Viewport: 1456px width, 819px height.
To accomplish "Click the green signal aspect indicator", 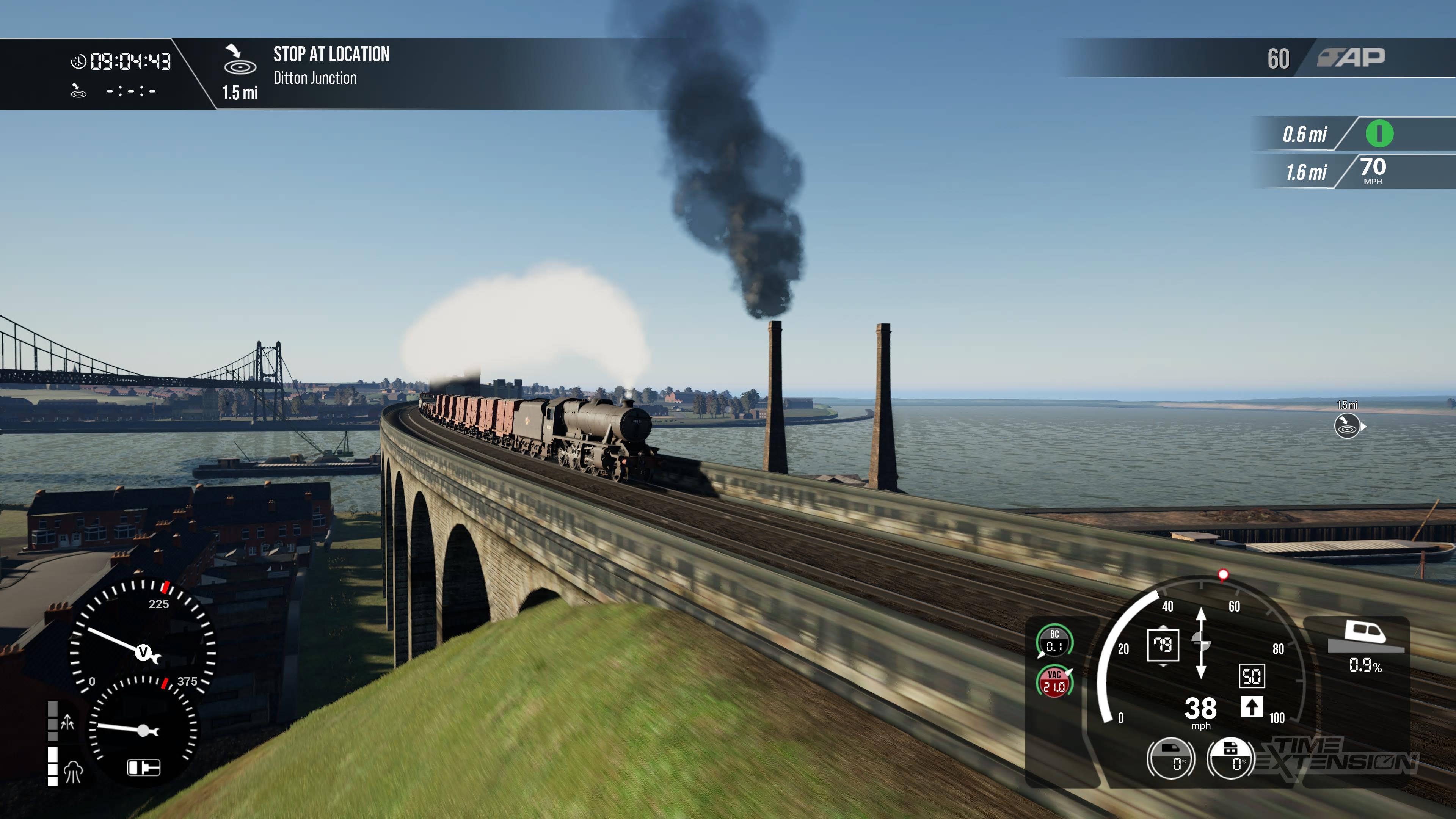I will point(1379,134).
